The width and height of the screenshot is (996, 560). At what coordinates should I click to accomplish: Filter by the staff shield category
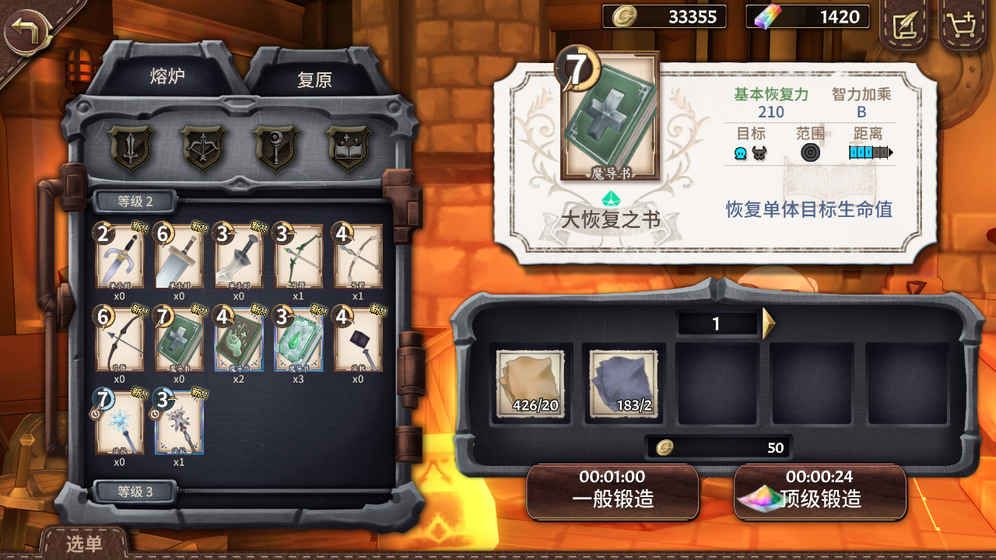pyautogui.click(x=273, y=147)
